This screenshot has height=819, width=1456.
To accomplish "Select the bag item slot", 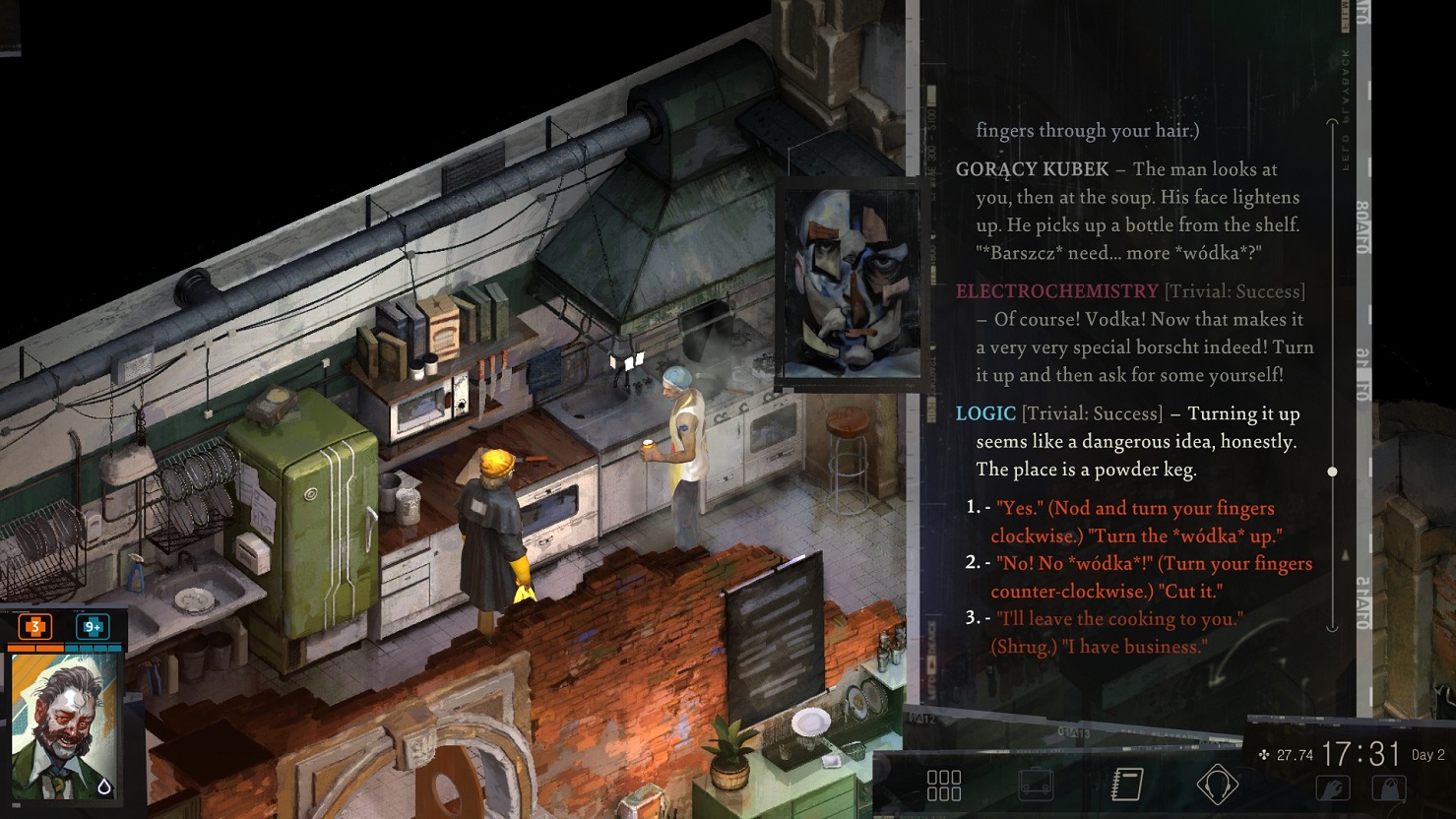I will tap(1389, 788).
